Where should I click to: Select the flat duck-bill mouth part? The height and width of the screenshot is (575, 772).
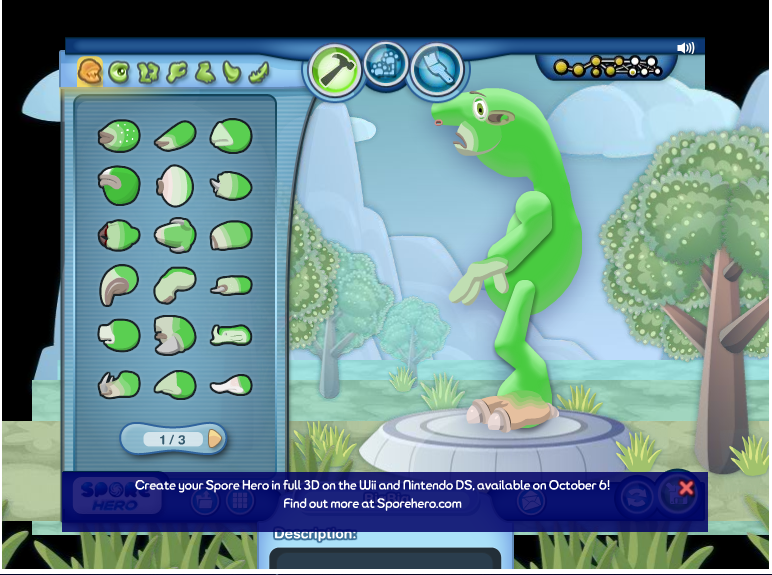[231, 335]
